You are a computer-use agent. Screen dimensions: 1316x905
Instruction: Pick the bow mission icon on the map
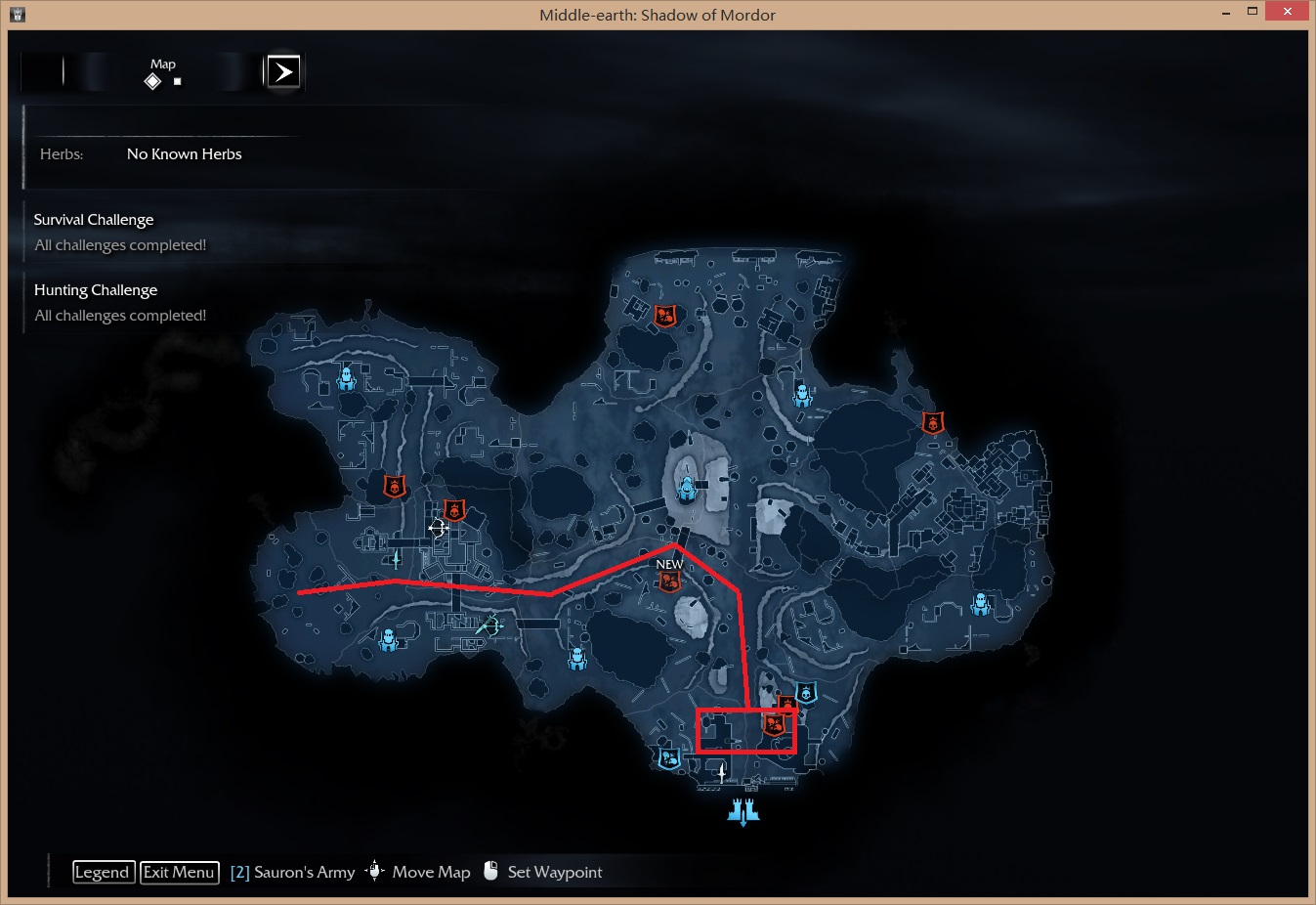(490, 625)
